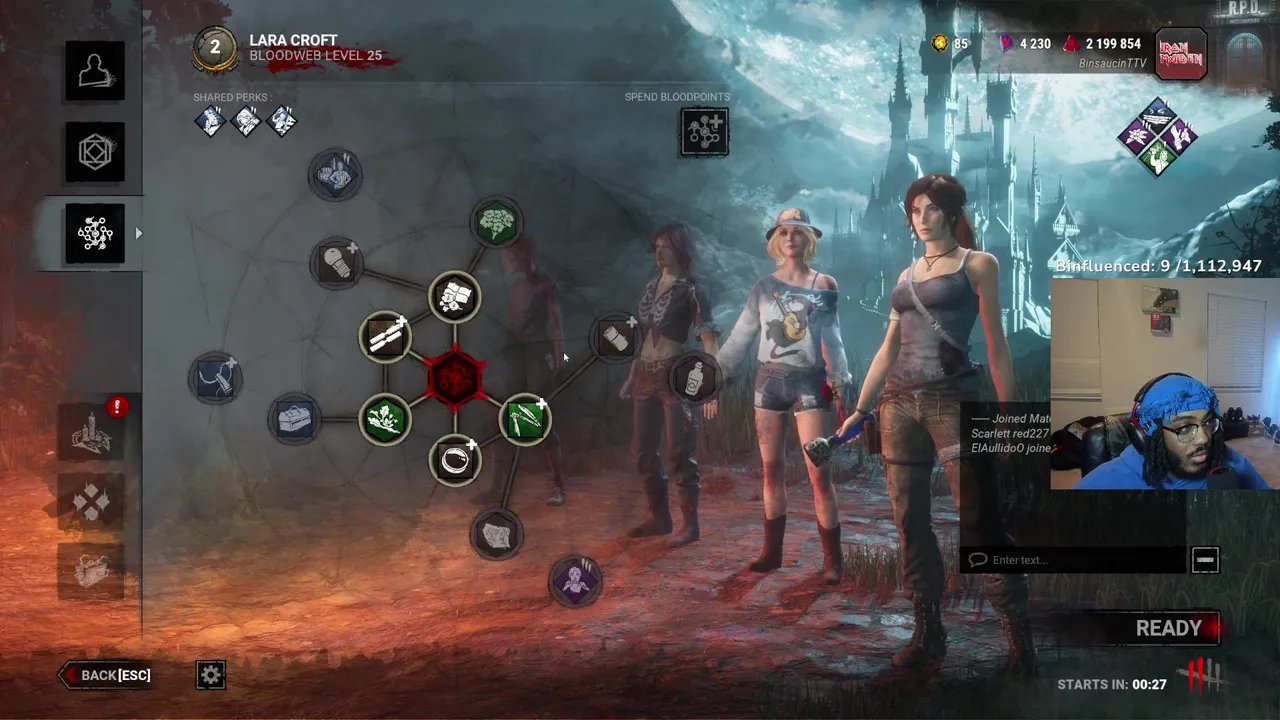Select the blue wire spool add-on node

(x=215, y=378)
